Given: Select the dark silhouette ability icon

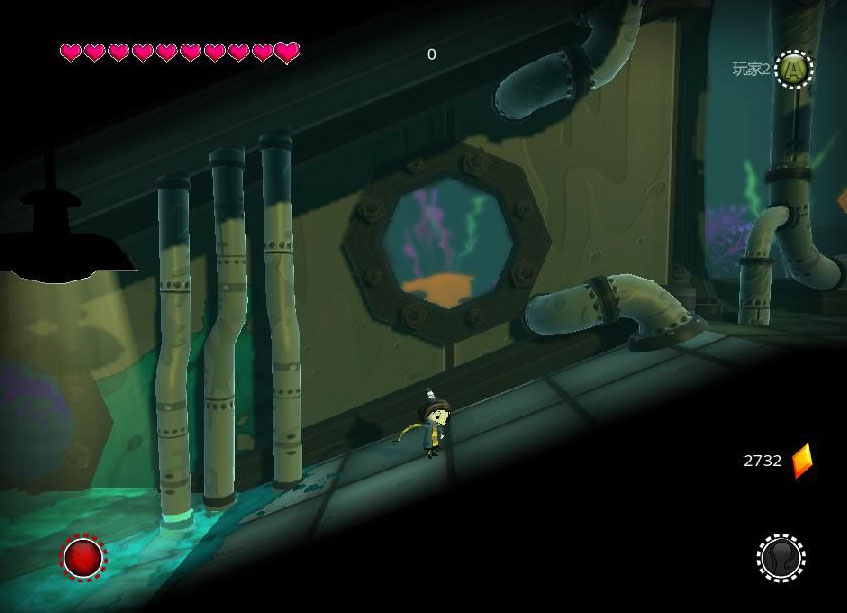Looking at the screenshot, I should click(781, 557).
